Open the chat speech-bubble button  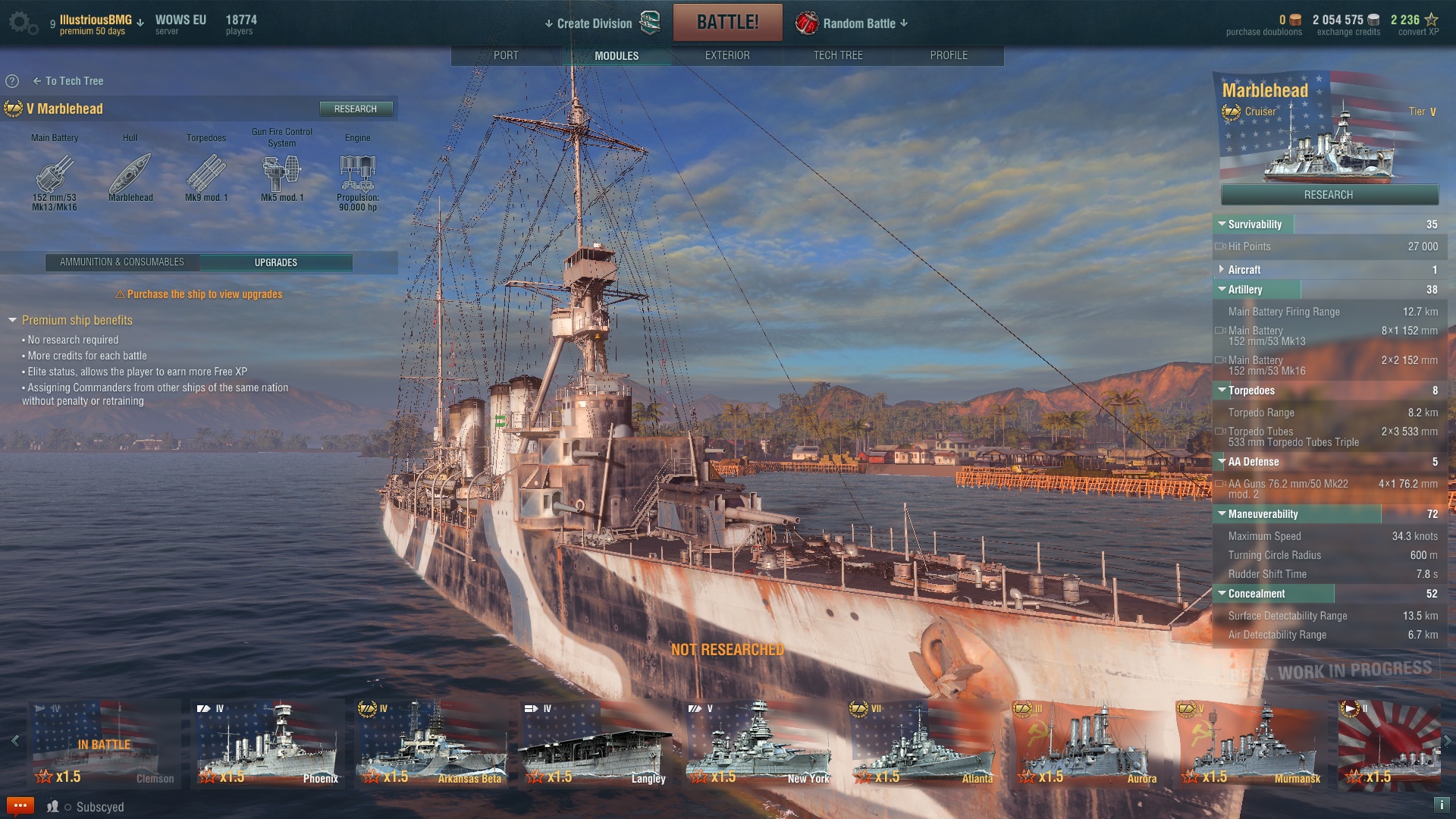(x=20, y=805)
